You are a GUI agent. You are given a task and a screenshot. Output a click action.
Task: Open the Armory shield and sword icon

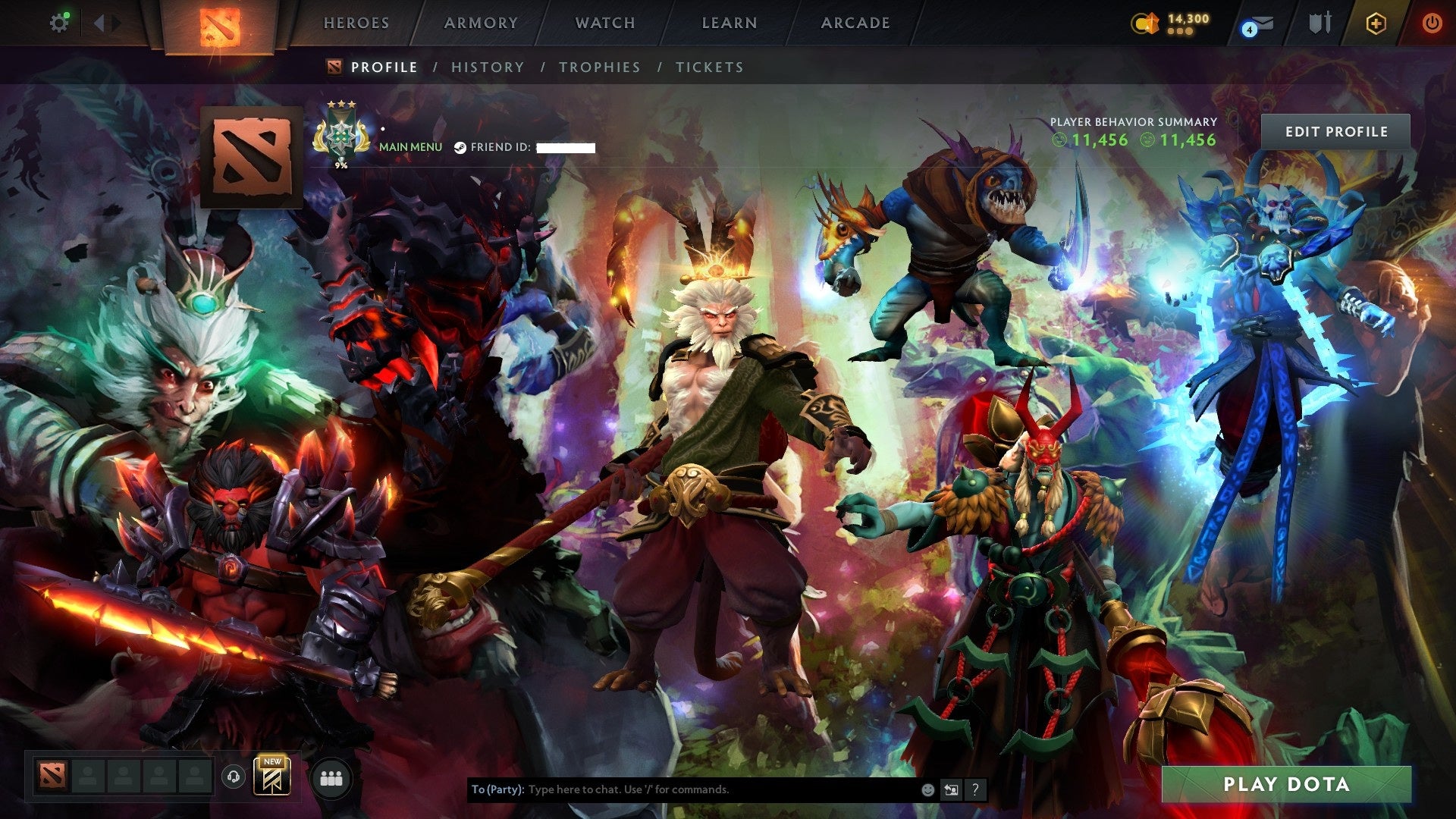pyautogui.click(x=1319, y=23)
